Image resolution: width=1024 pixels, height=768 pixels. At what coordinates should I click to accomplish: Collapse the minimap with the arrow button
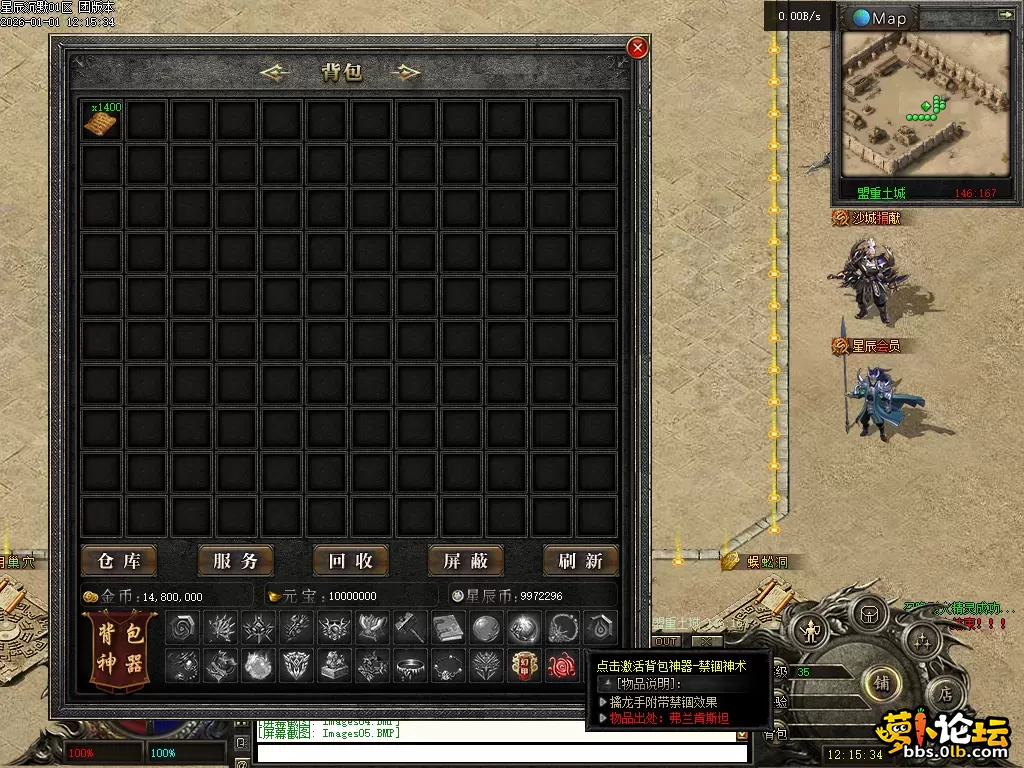coord(1005,15)
